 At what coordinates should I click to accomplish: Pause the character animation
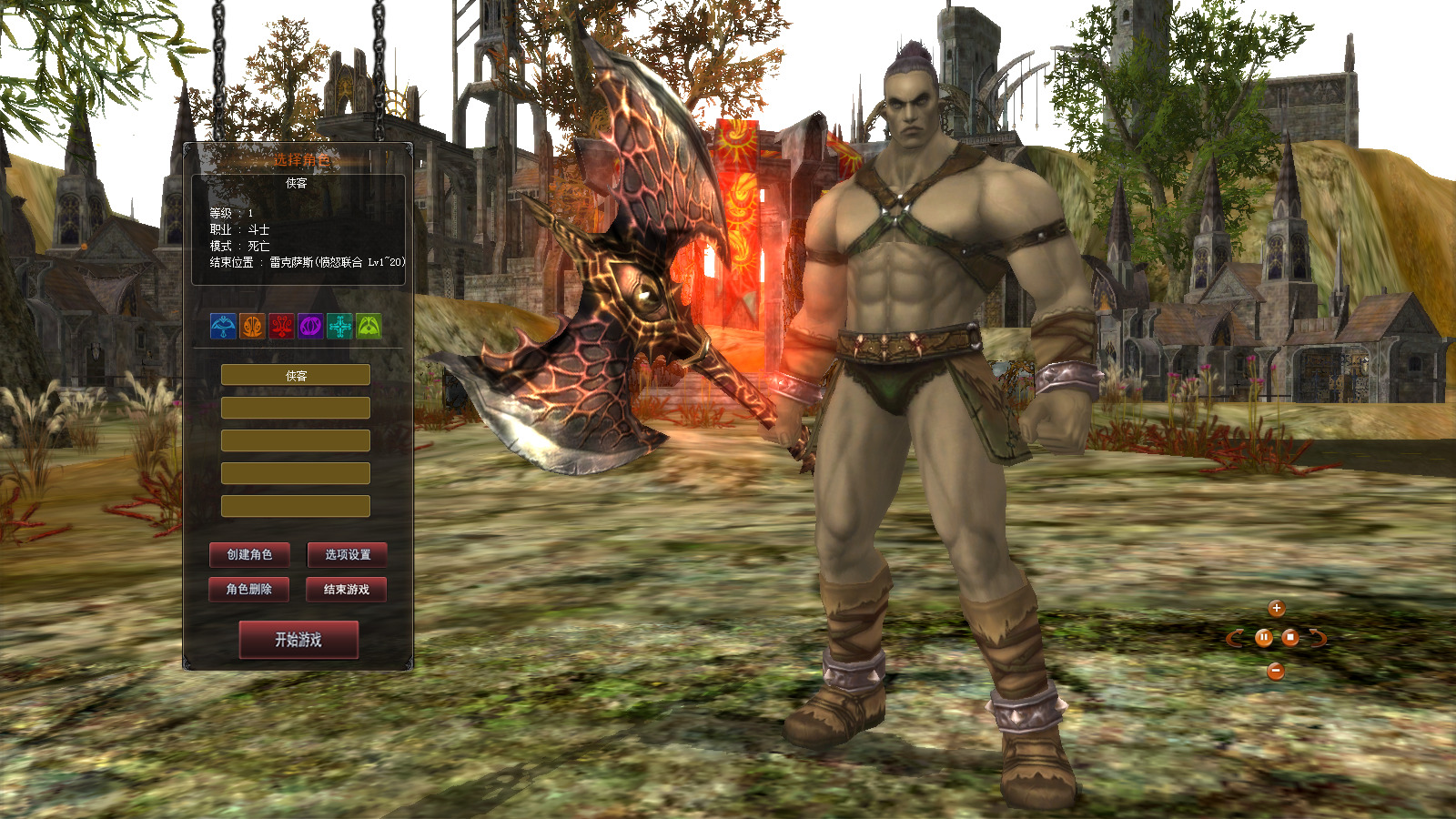(1263, 638)
